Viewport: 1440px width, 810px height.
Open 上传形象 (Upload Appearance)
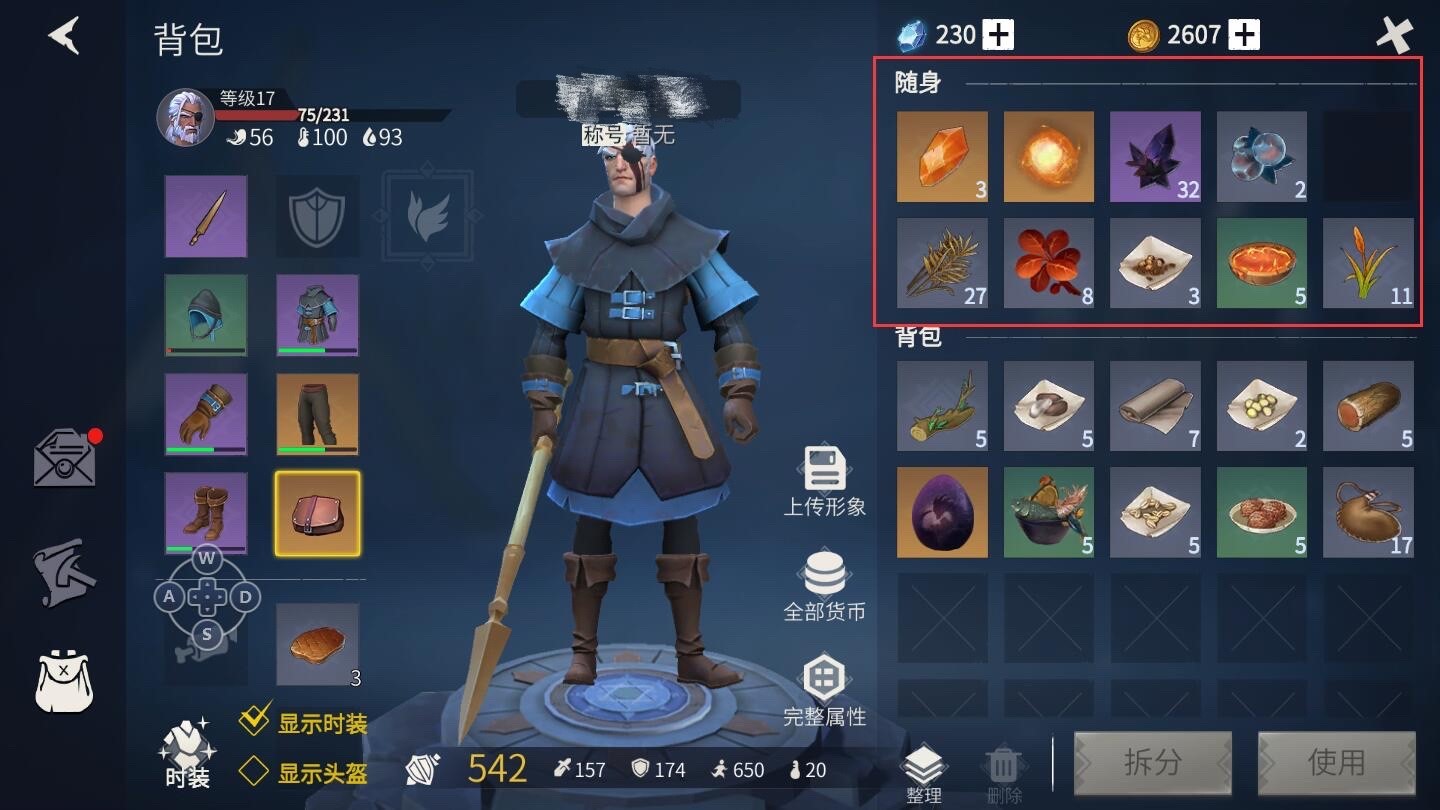click(x=824, y=481)
